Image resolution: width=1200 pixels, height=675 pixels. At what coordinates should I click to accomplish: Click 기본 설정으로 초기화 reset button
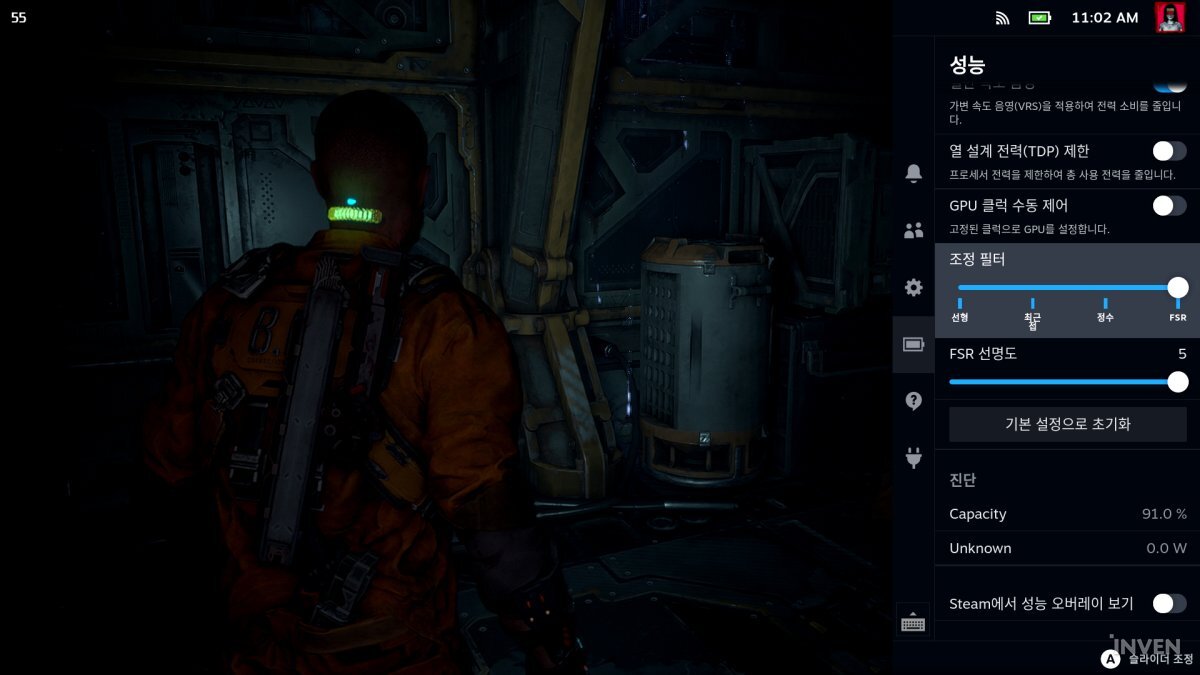[1067, 424]
